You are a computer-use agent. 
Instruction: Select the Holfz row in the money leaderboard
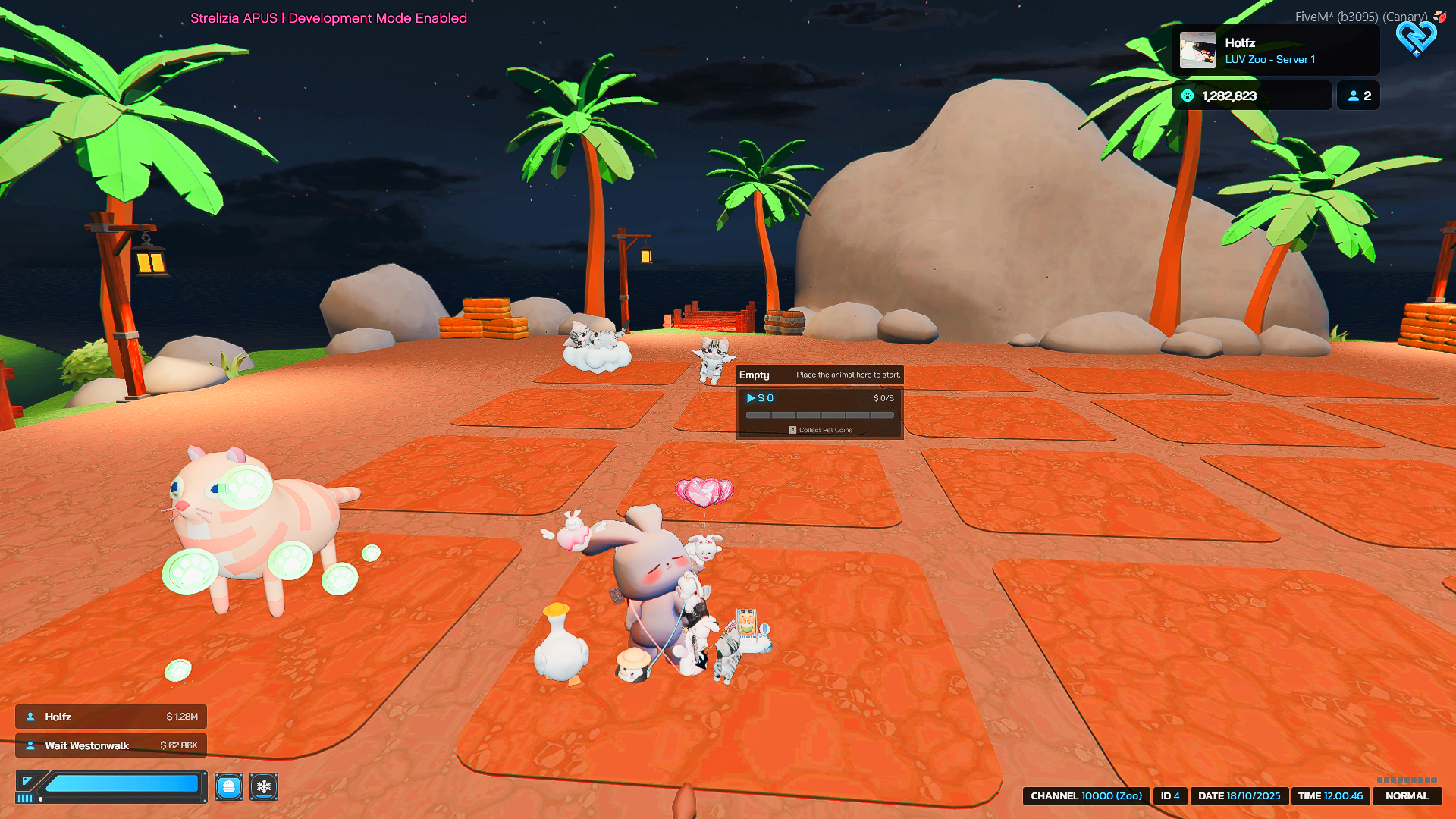pos(111,717)
